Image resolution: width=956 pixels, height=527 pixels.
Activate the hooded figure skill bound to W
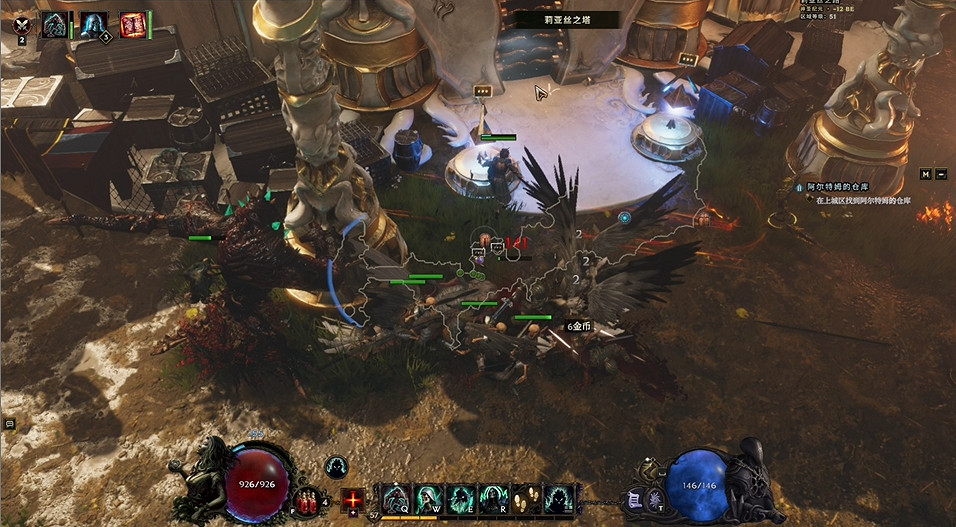tap(428, 498)
